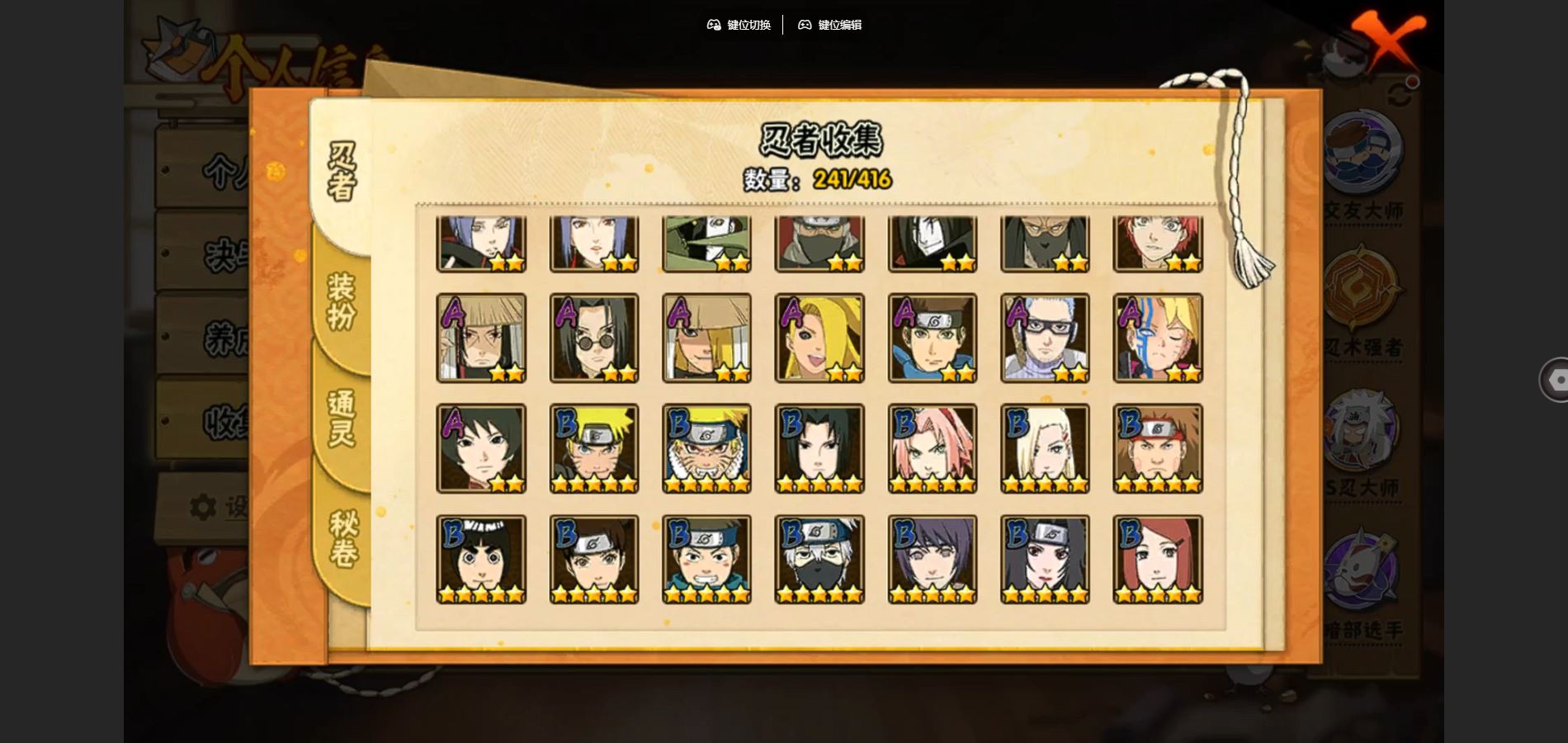Choose the pink-haired Sakura ninja portrait
Viewport: 1568px width, 743px height.
coord(933,448)
